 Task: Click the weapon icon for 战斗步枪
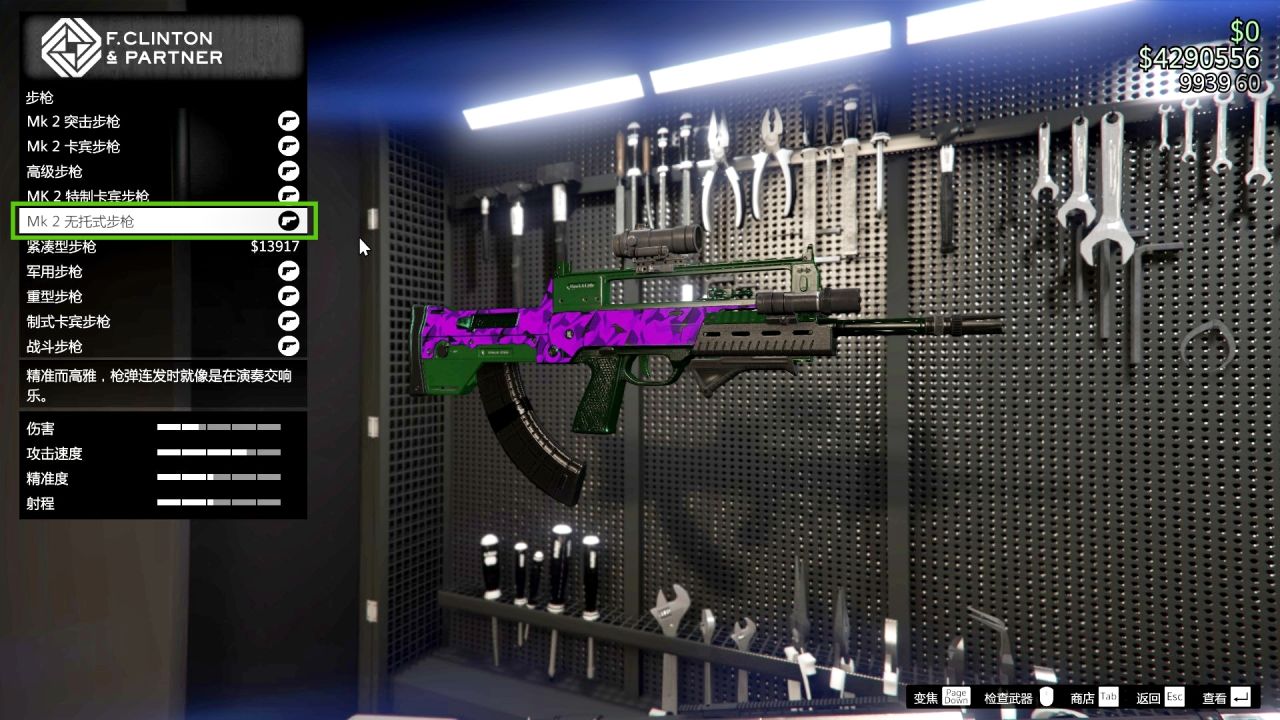pos(289,346)
